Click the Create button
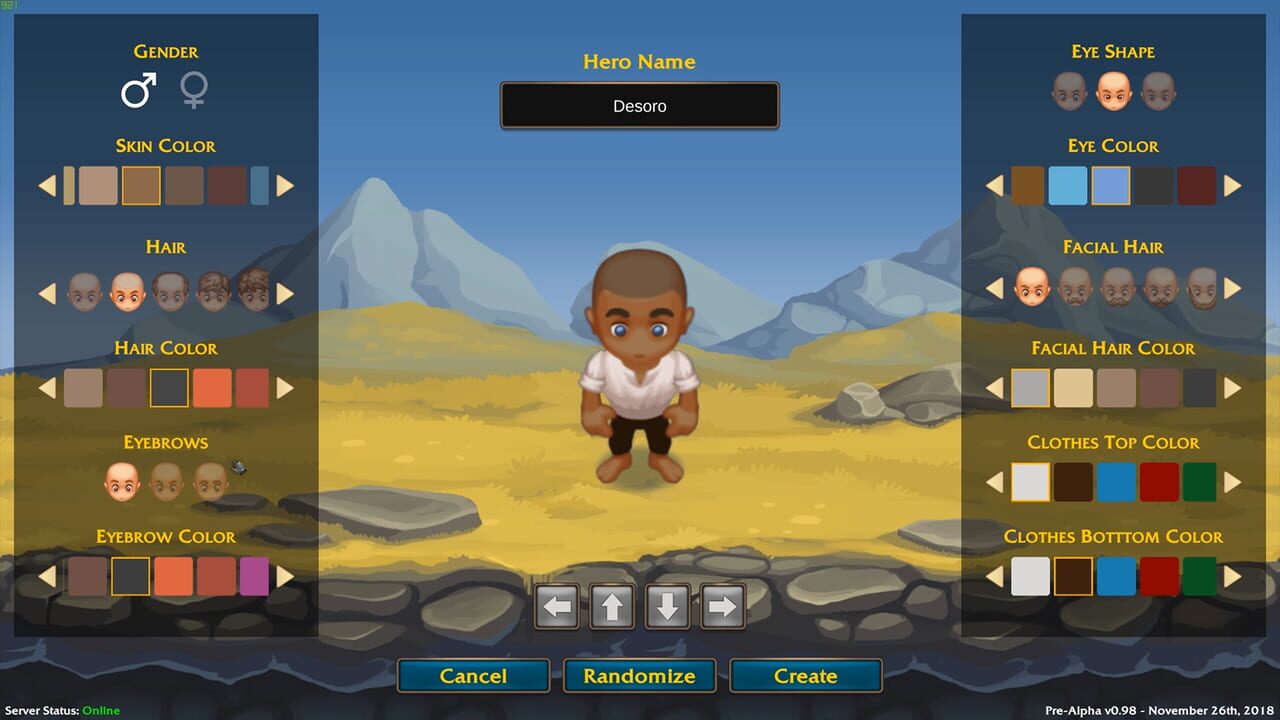1280x720 pixels. [805, 676]
